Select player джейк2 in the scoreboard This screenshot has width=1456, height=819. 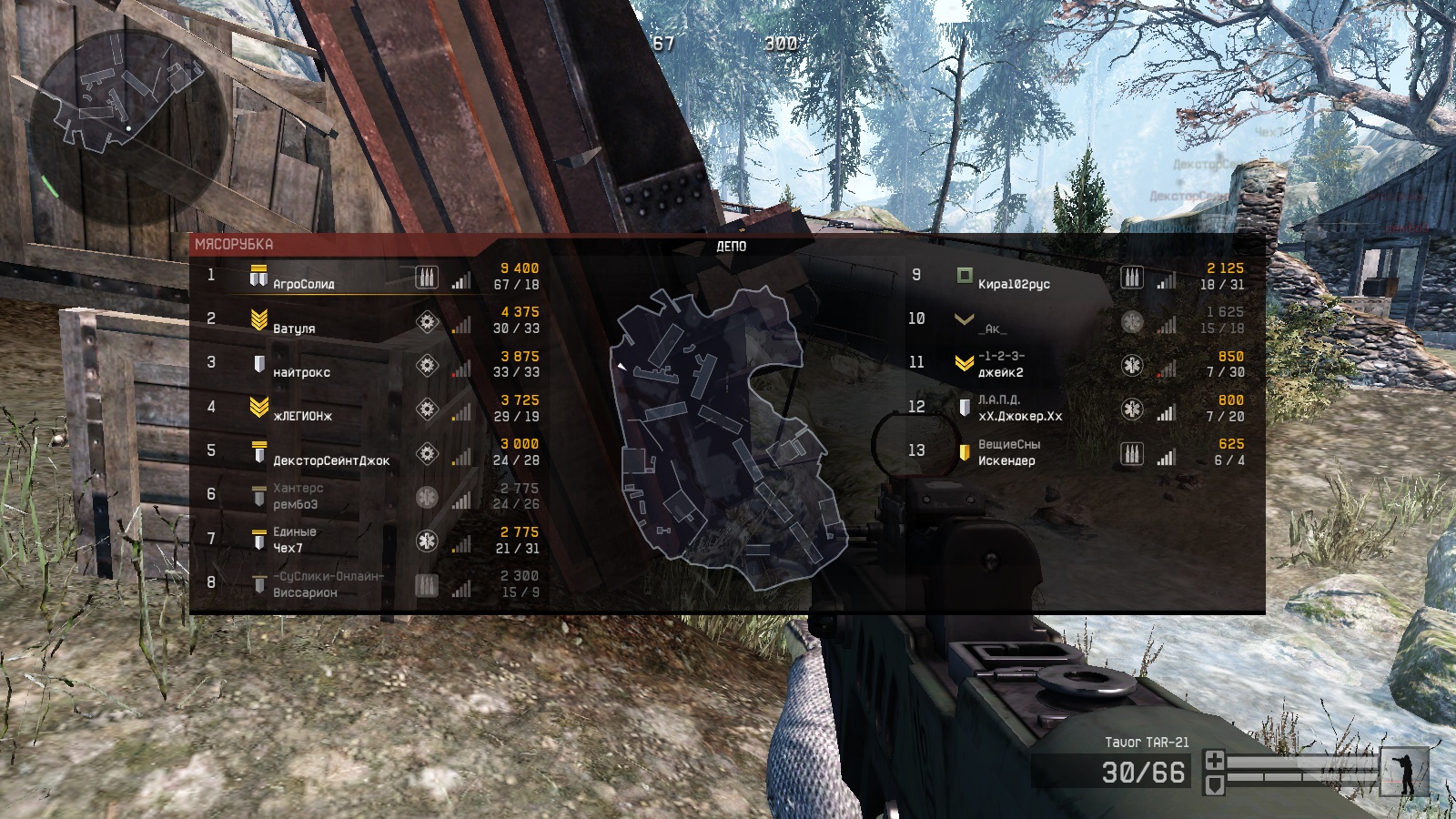[1000, 372]
